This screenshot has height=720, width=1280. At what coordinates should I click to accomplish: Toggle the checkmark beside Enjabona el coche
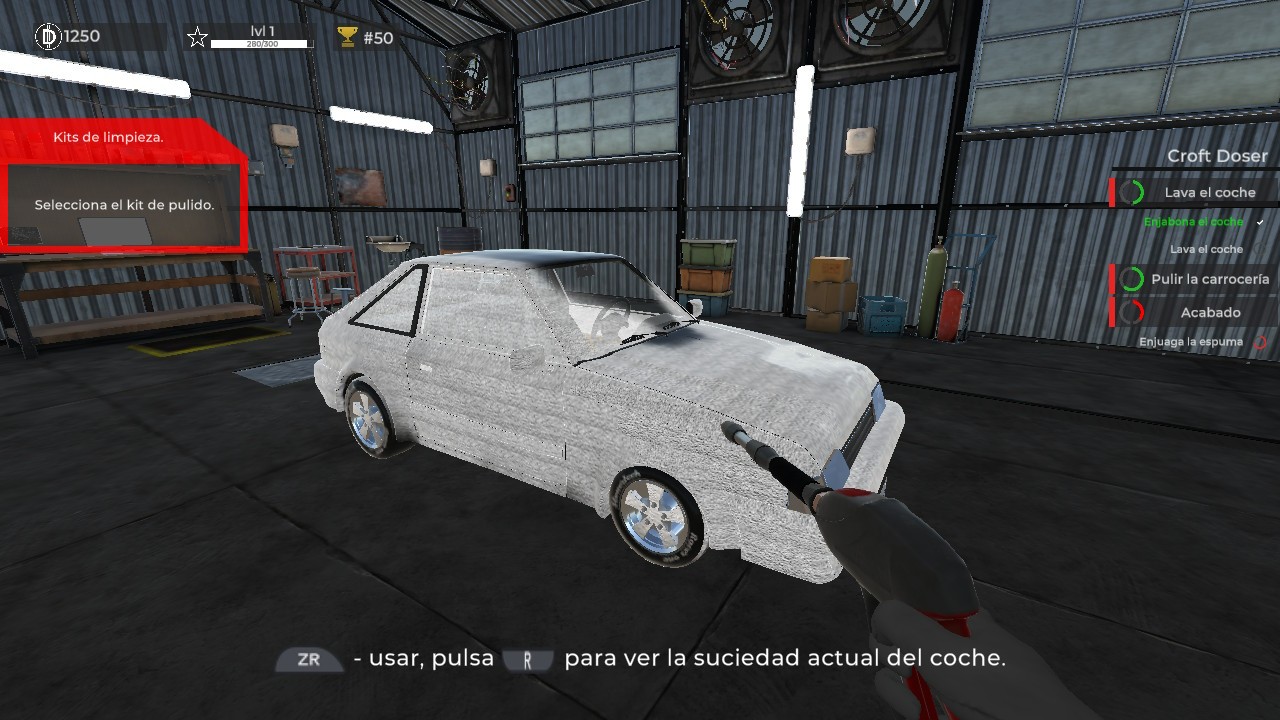coord(1259,222)
